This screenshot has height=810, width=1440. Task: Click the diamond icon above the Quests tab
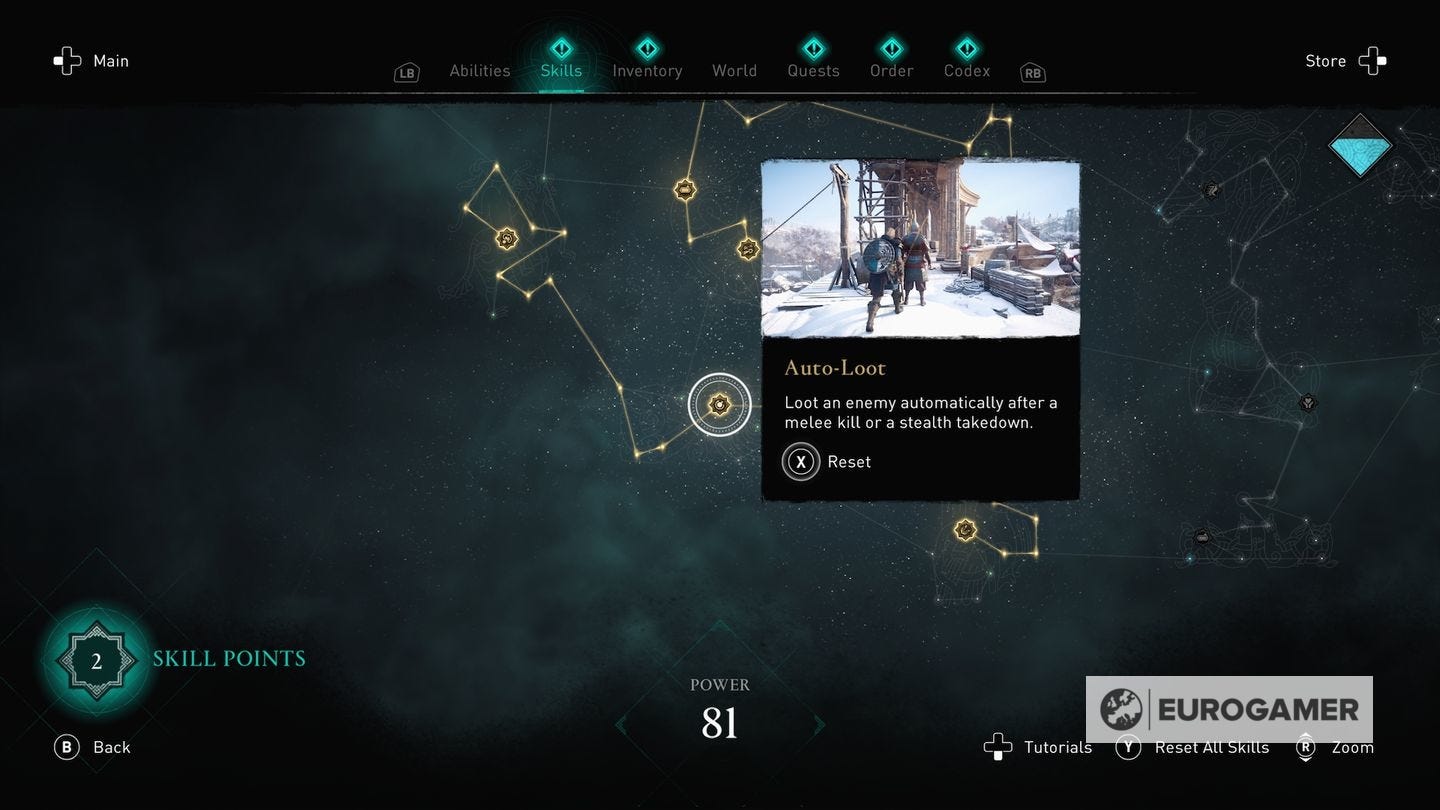click(813, 46)
